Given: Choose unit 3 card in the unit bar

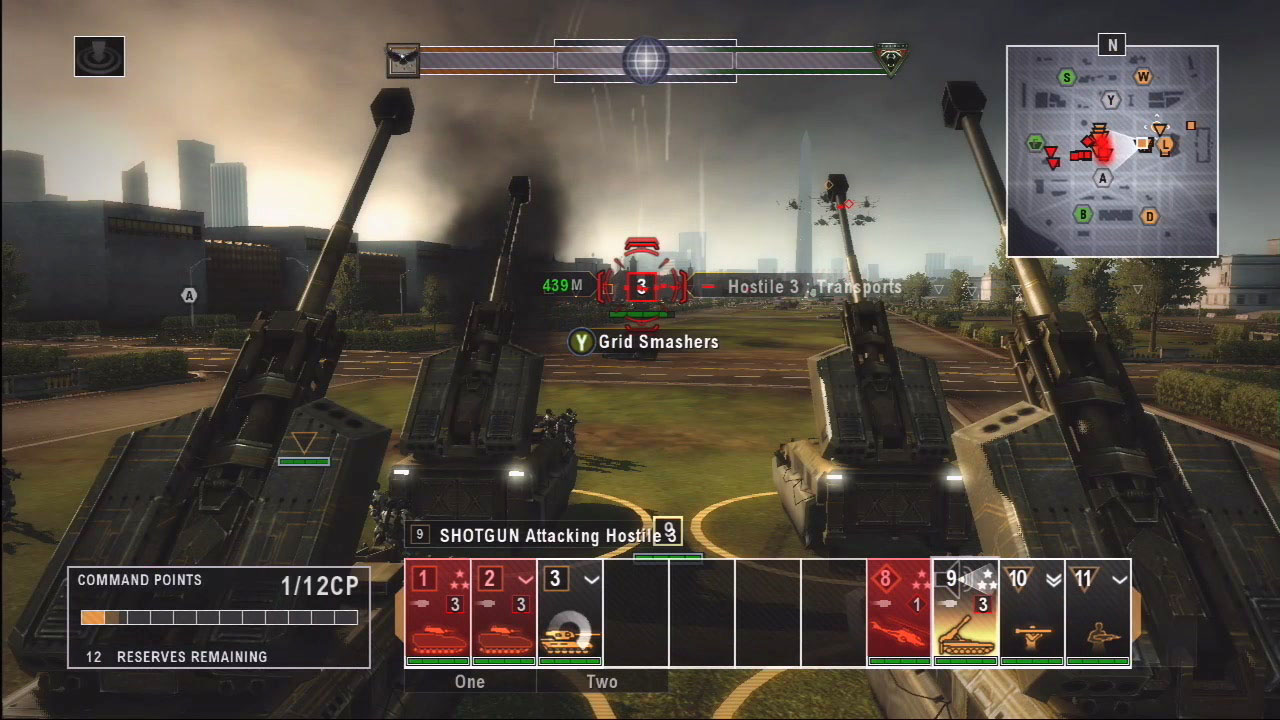Looking at the screenshot, I should 569,612.
